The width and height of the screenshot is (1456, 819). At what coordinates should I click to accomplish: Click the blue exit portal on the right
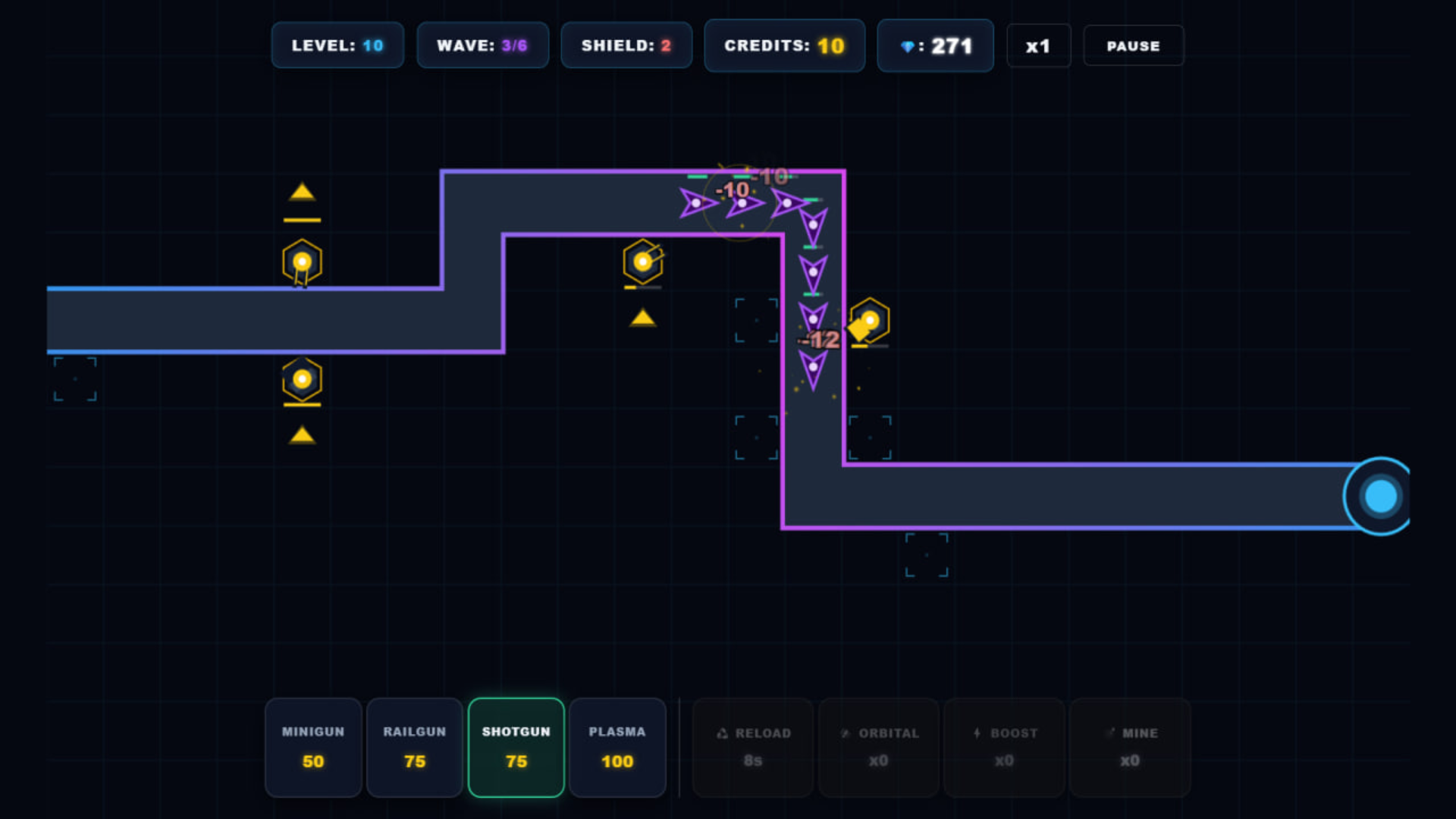pyautogui.click(x=1379, y=496)
